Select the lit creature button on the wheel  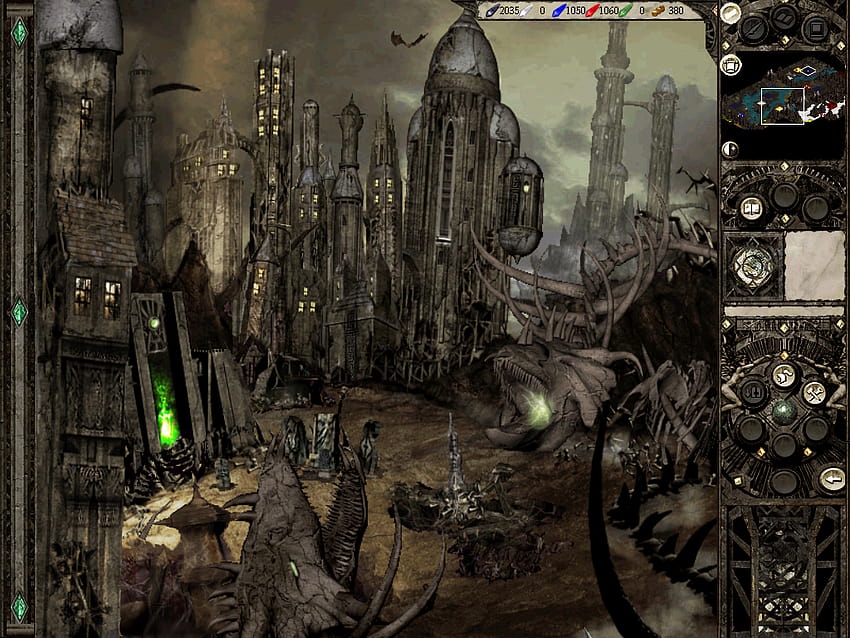pos(784,376)
